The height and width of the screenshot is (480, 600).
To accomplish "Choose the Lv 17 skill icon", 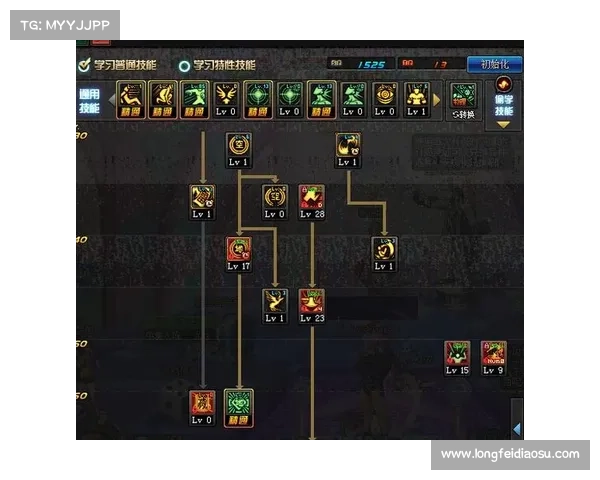I will tap(239, 252).
